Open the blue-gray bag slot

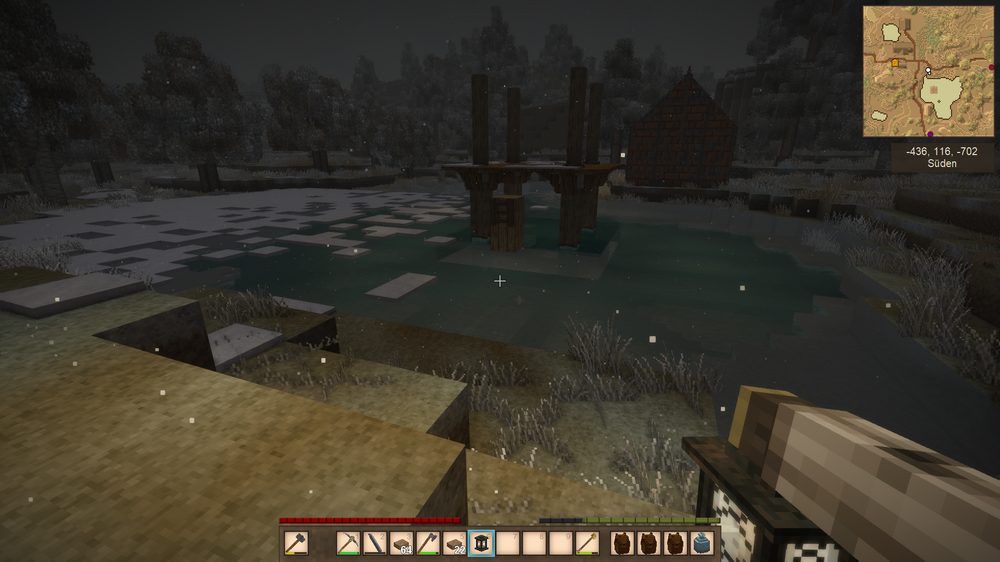(702, 543)
